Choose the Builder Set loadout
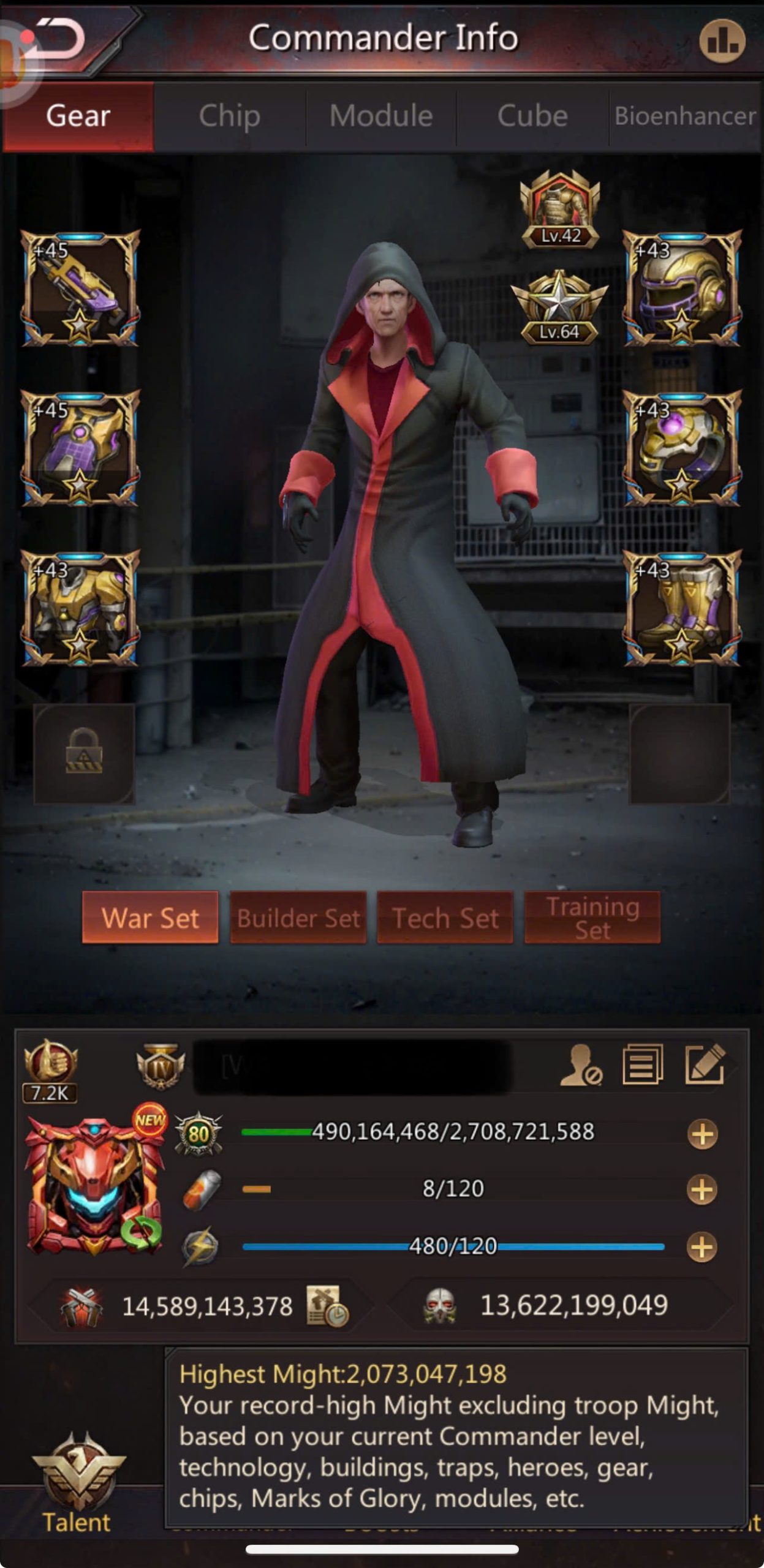The width and height of the screenshot is (764, 1568). pyautogui.click(x=298, y=918)
